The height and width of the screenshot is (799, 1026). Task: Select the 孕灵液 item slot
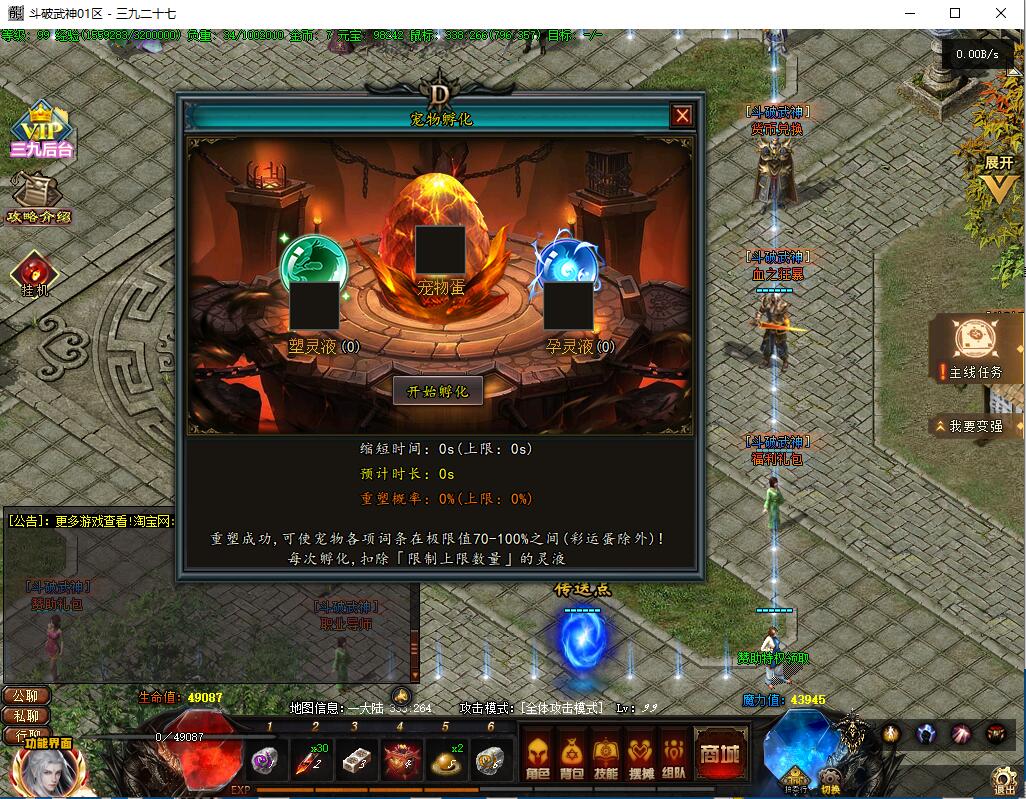[568, 306]
